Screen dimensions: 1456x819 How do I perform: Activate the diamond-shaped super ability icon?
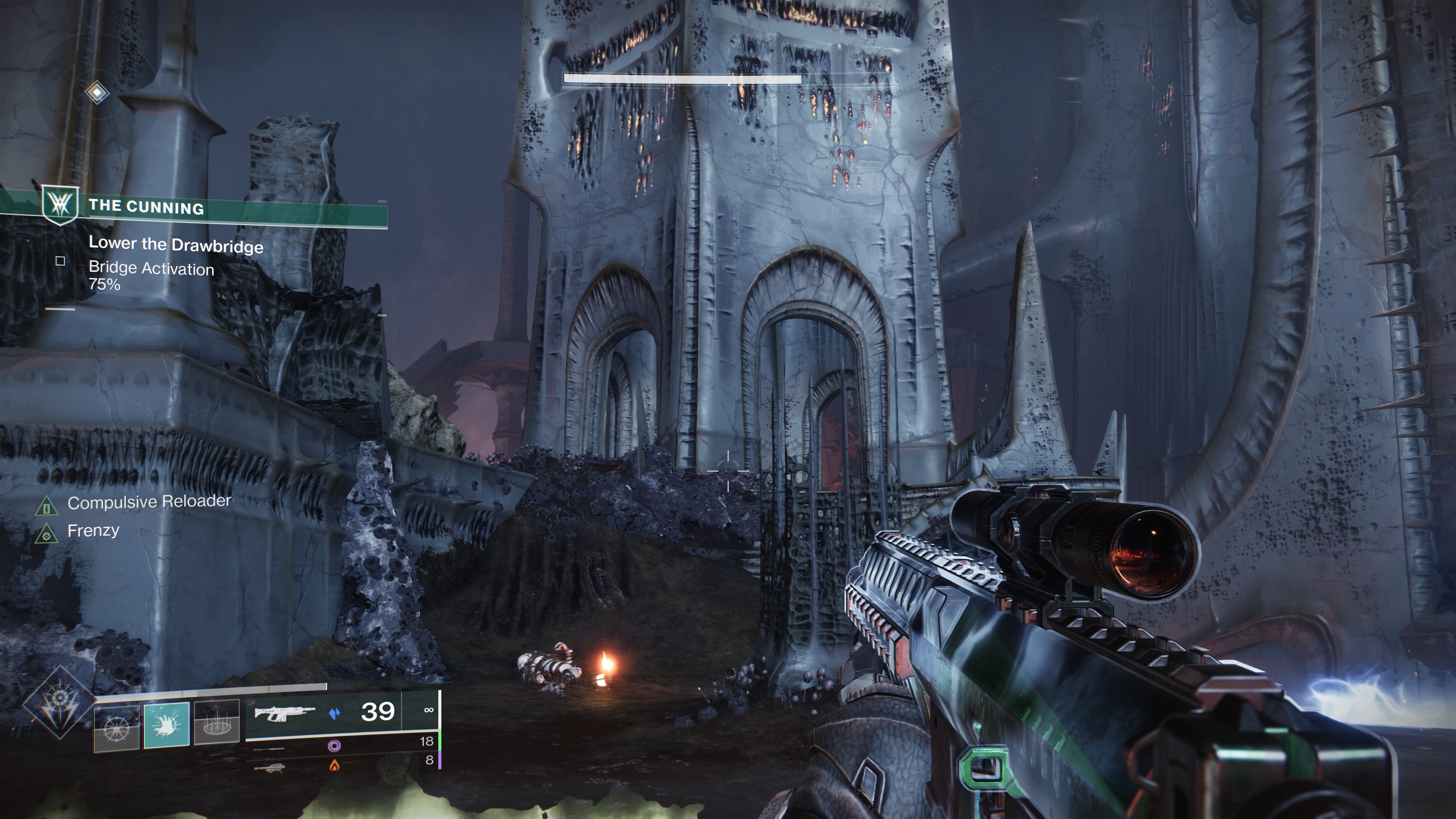tap(59, 704)
